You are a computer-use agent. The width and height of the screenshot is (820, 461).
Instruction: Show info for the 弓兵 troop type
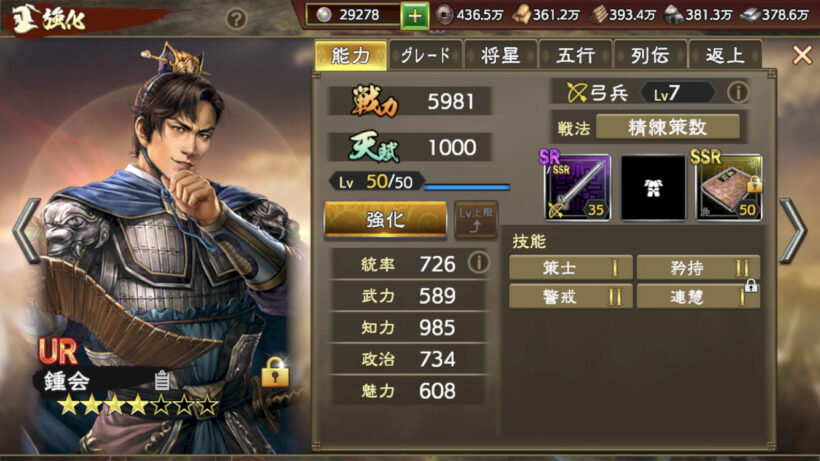click(737, 93)
